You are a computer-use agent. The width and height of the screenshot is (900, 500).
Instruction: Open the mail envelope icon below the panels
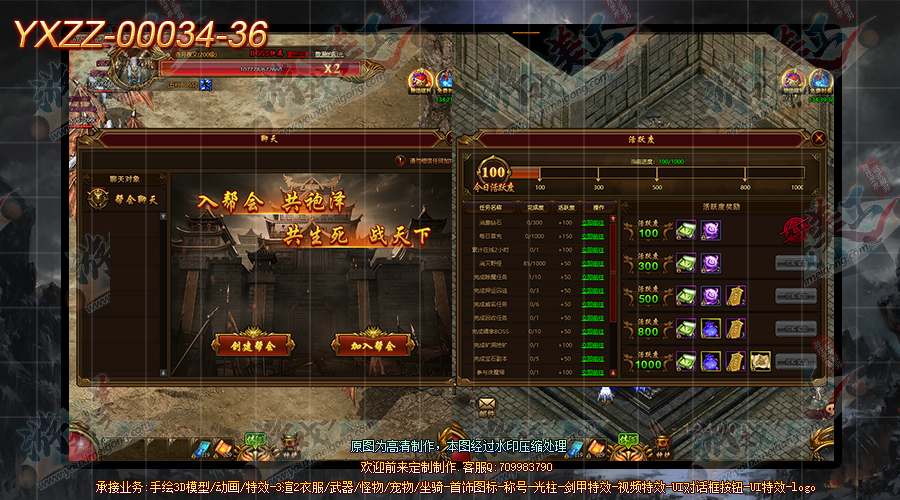pyautogui.click(x=487, y=405)
